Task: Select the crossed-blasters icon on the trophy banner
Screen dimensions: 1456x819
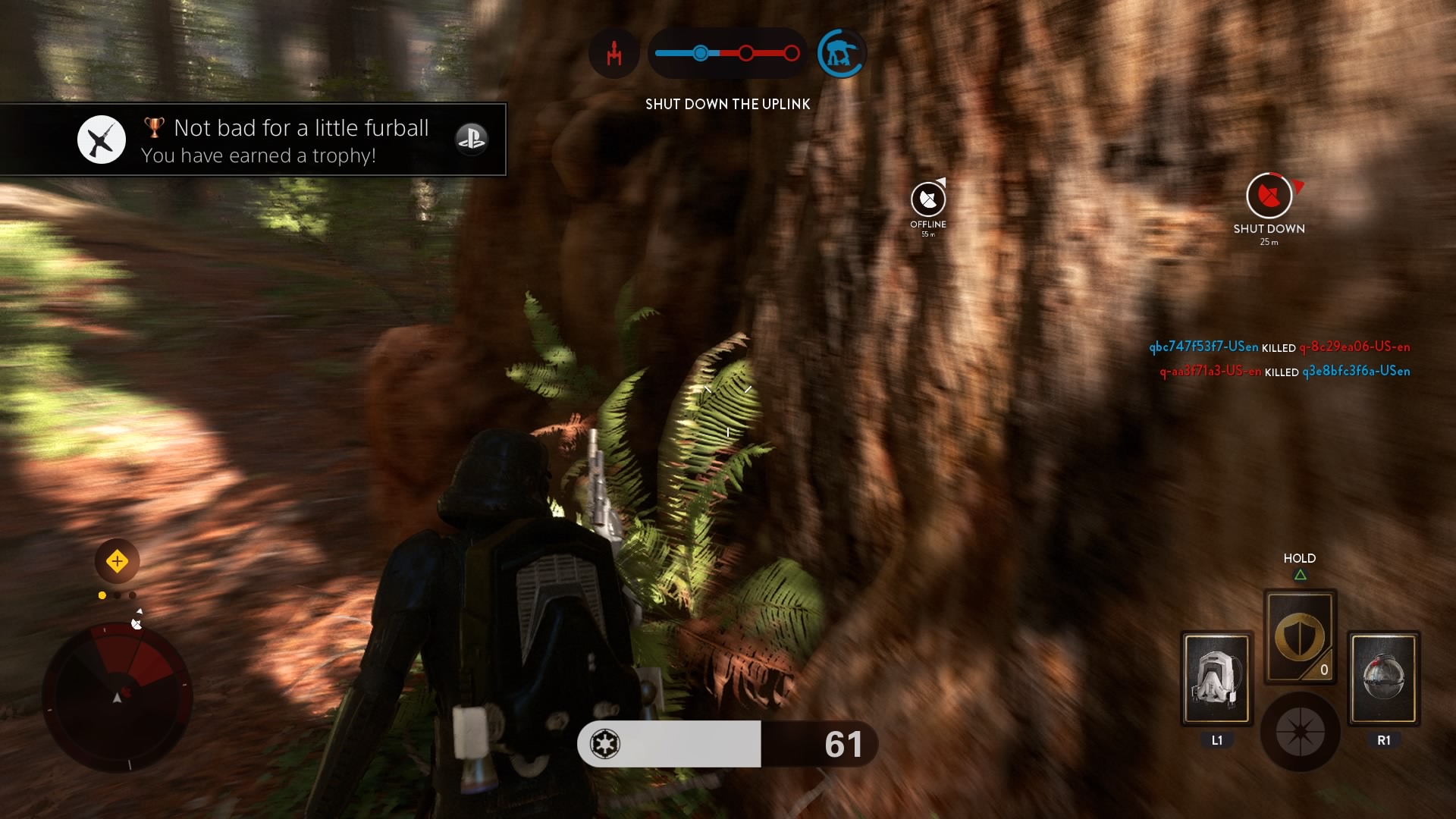Action: coord(101,140)
